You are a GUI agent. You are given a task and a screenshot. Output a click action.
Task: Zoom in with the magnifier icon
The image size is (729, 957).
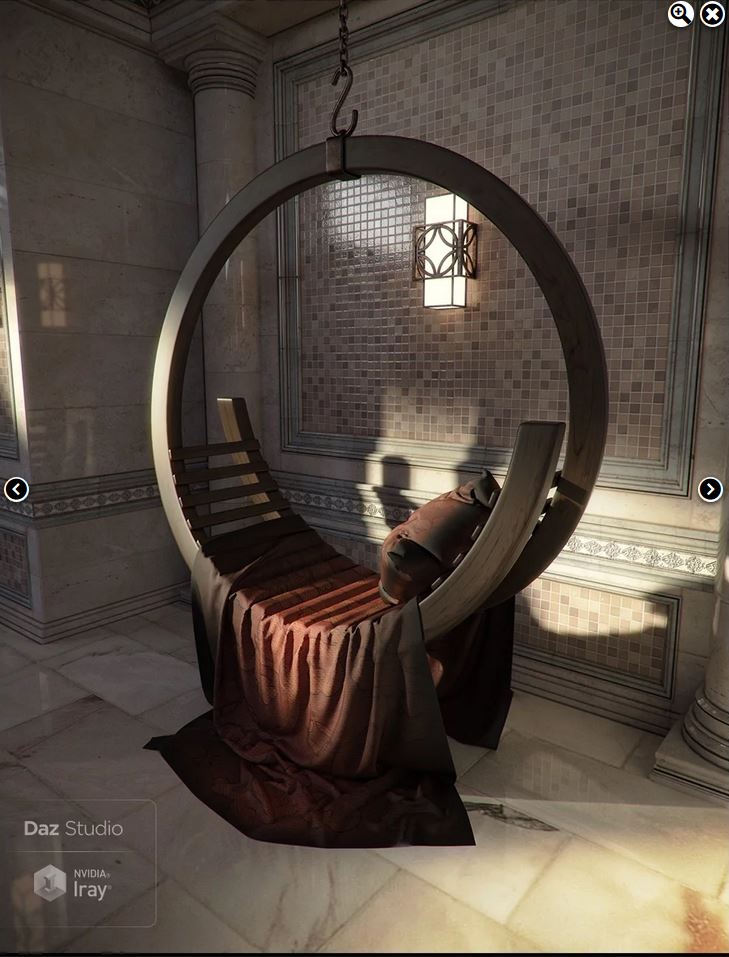point(680,14)
